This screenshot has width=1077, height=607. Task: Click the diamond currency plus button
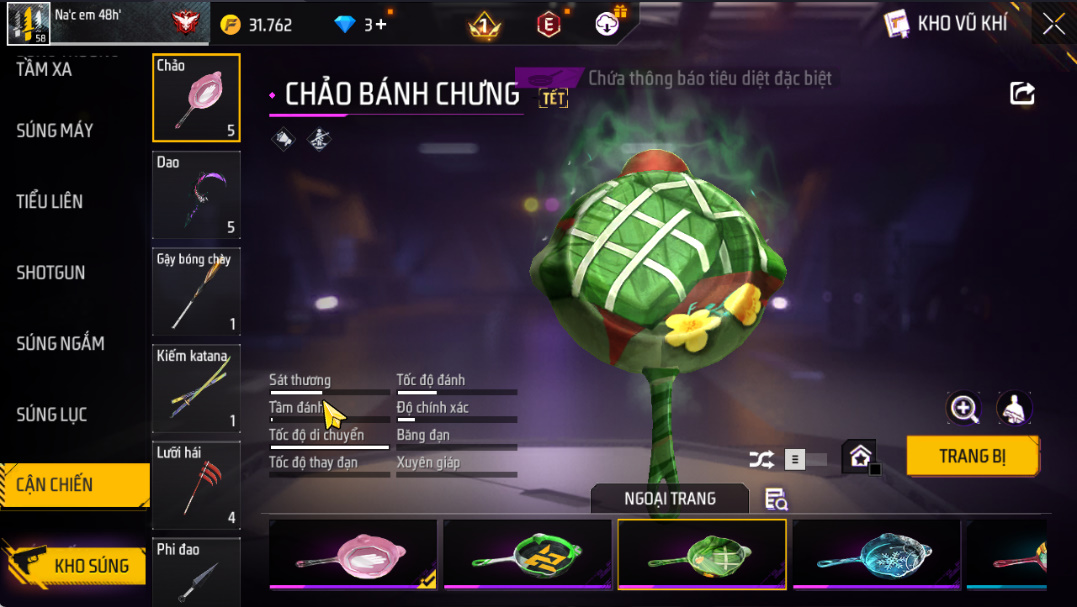(x=381, y=25)
